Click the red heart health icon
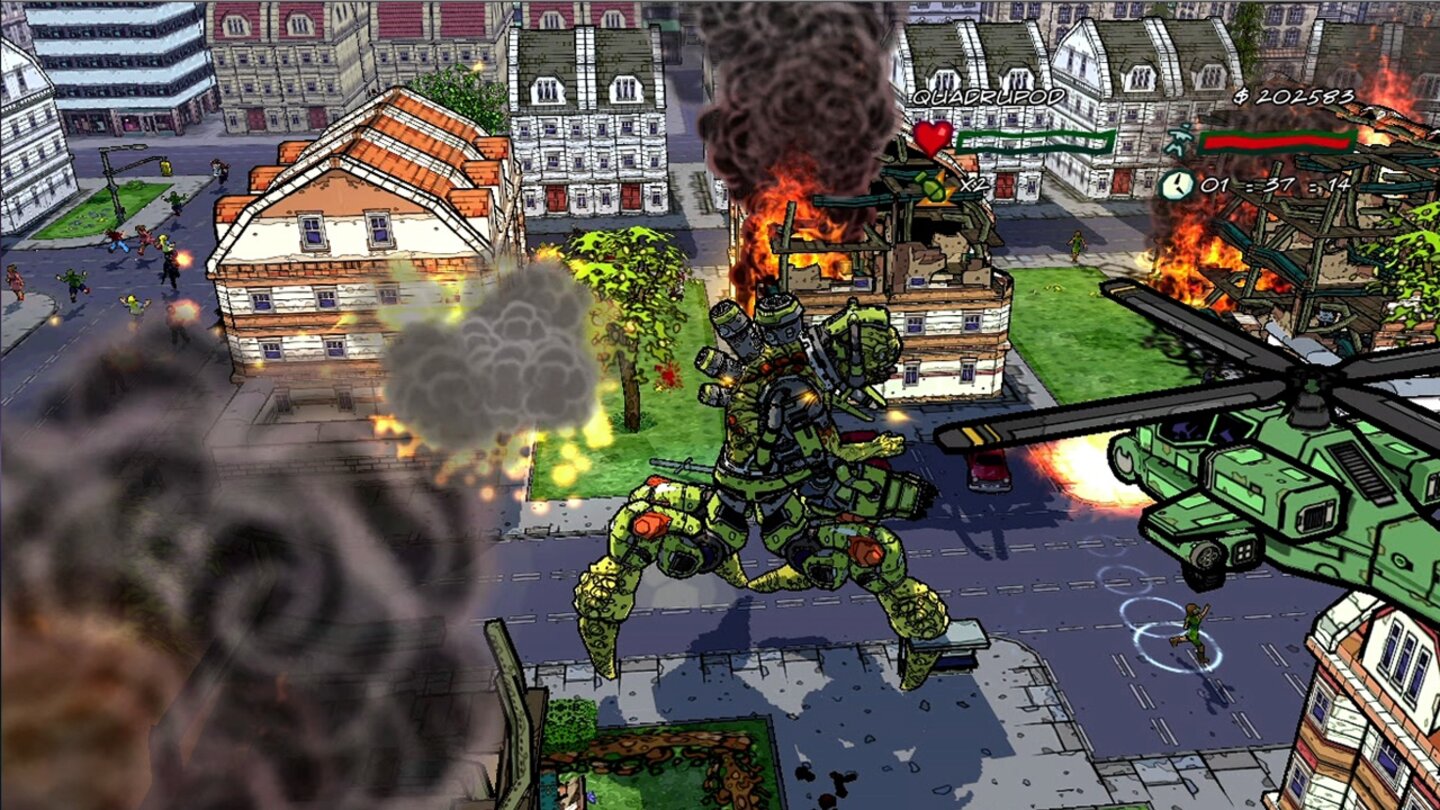This screenshot has width=1440, height=810. (934, 139)
